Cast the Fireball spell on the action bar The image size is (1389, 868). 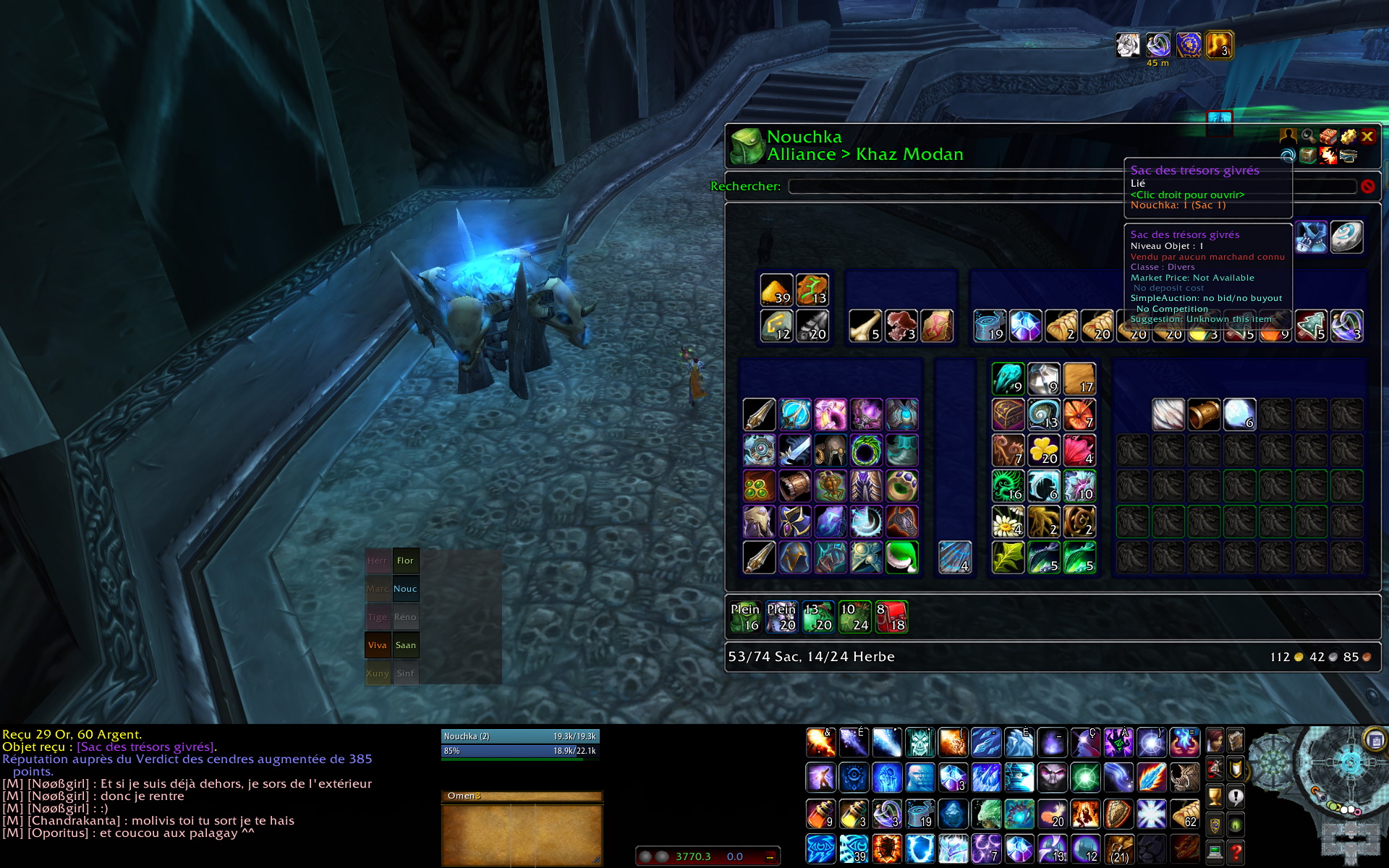click(x=820, y=743)
